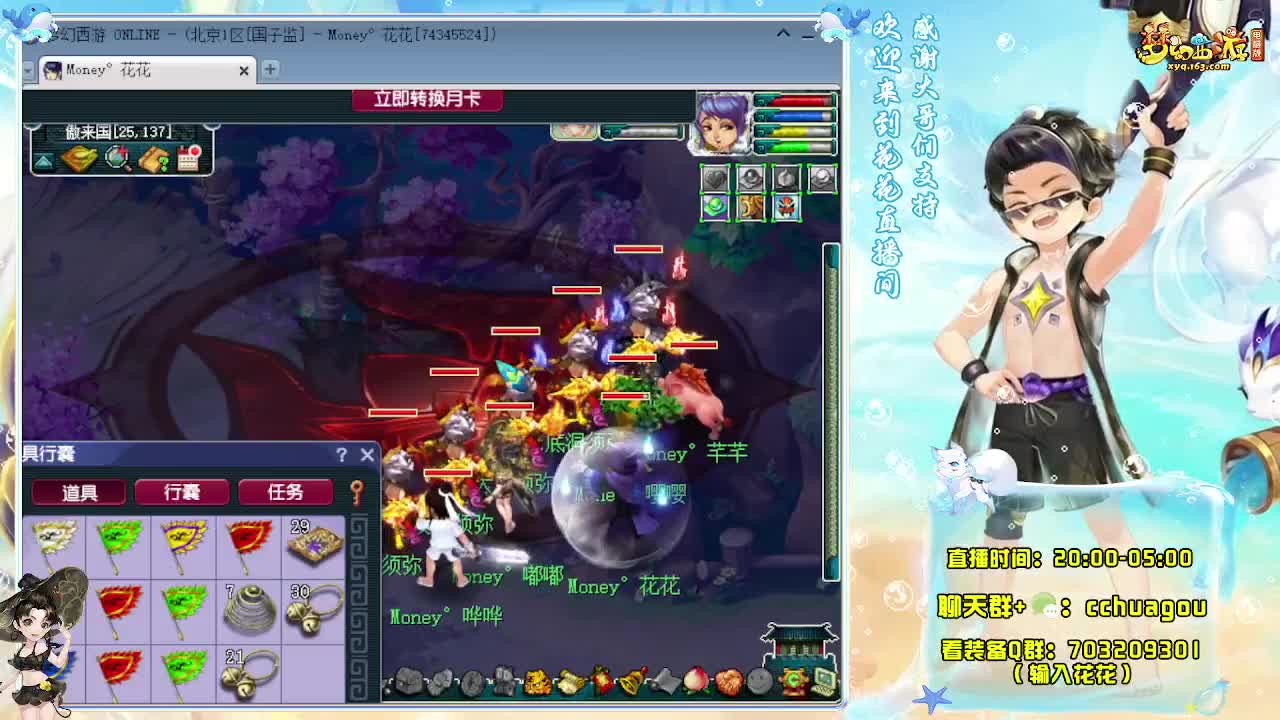The image size is (1280, 720).
Task: Open the world map icon on the 傲来国 panel
Action: pos(79,159)
